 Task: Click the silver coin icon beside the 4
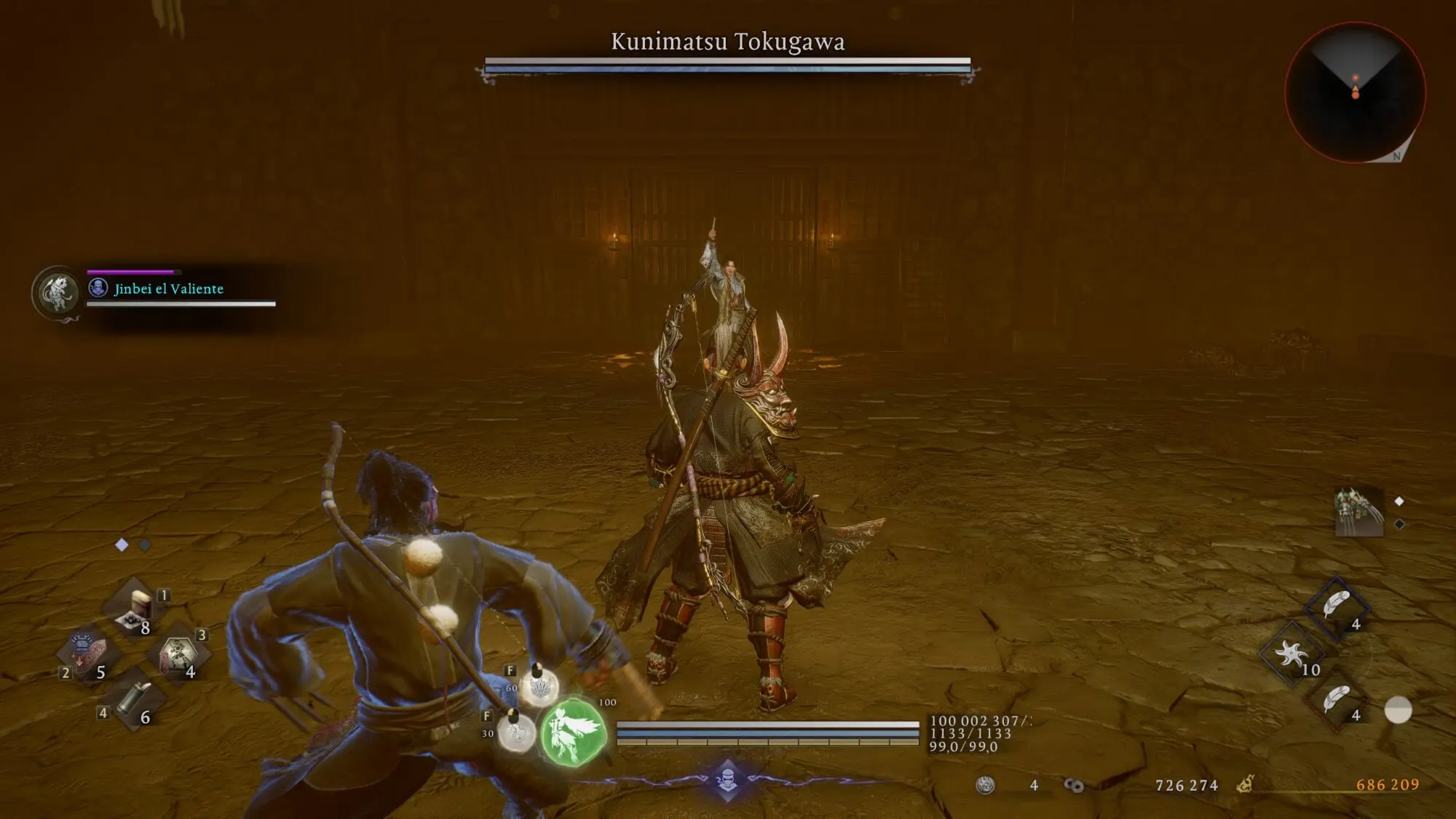pos(985,785)
